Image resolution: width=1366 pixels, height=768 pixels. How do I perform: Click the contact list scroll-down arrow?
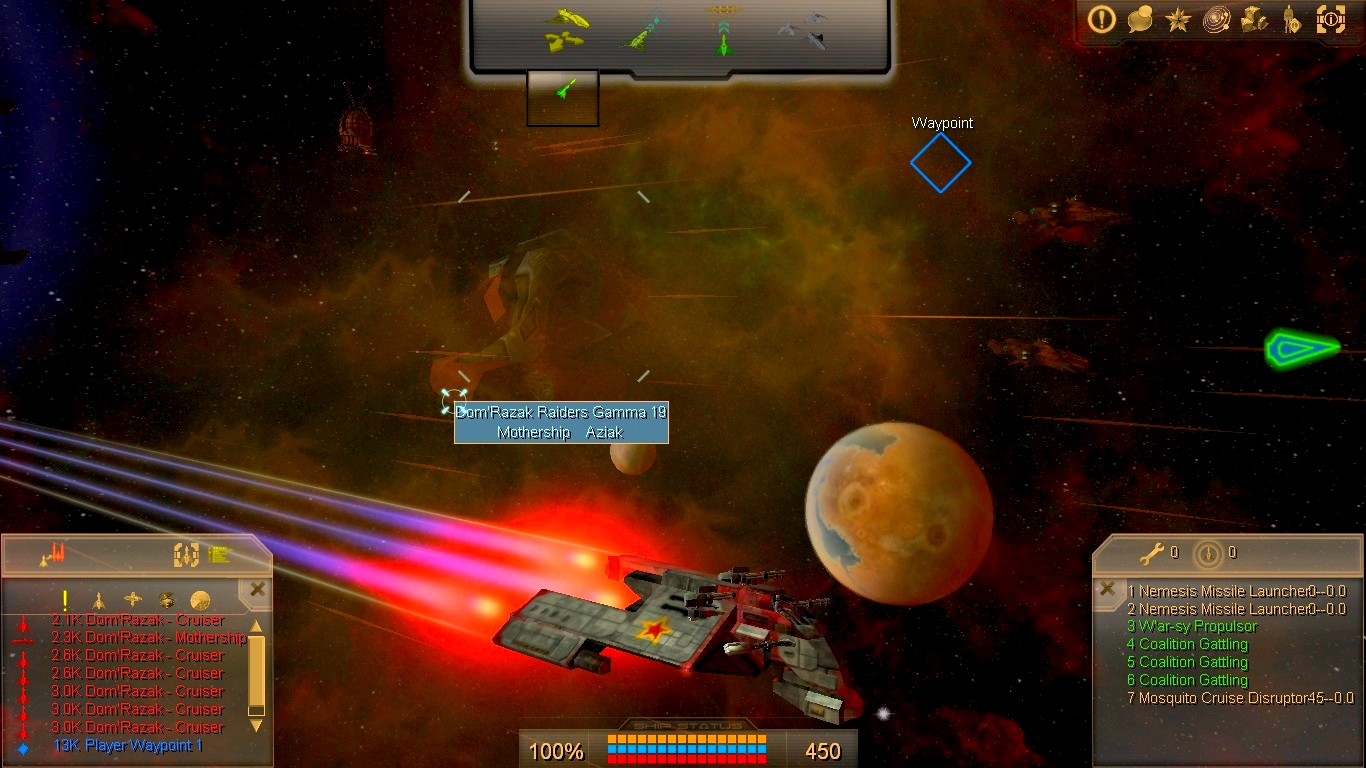[257, 725]
